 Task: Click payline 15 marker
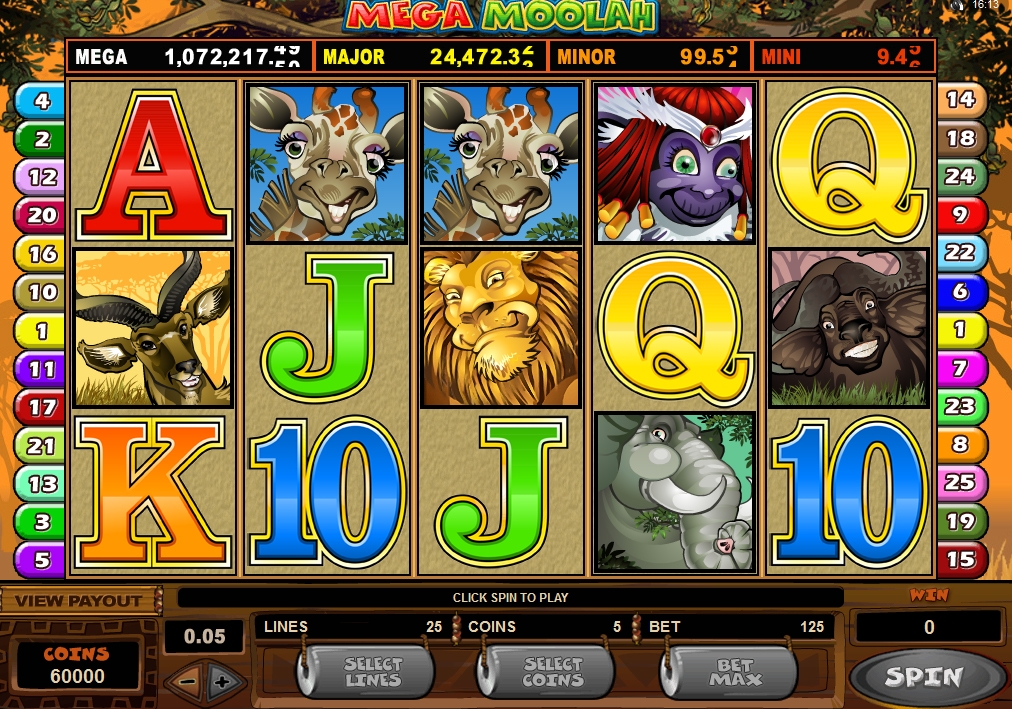(960, 559)
